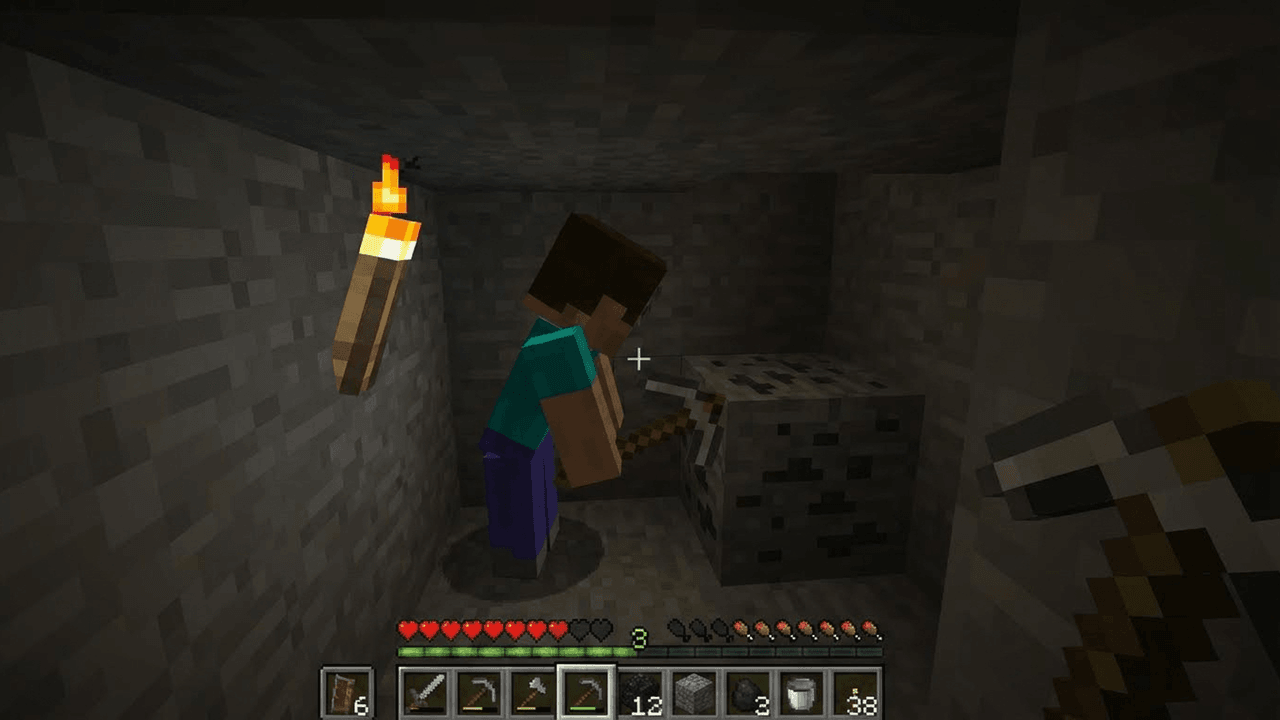Choose the bucket hotbar slot
This screenshot has width=1280, height=720.
800,692
